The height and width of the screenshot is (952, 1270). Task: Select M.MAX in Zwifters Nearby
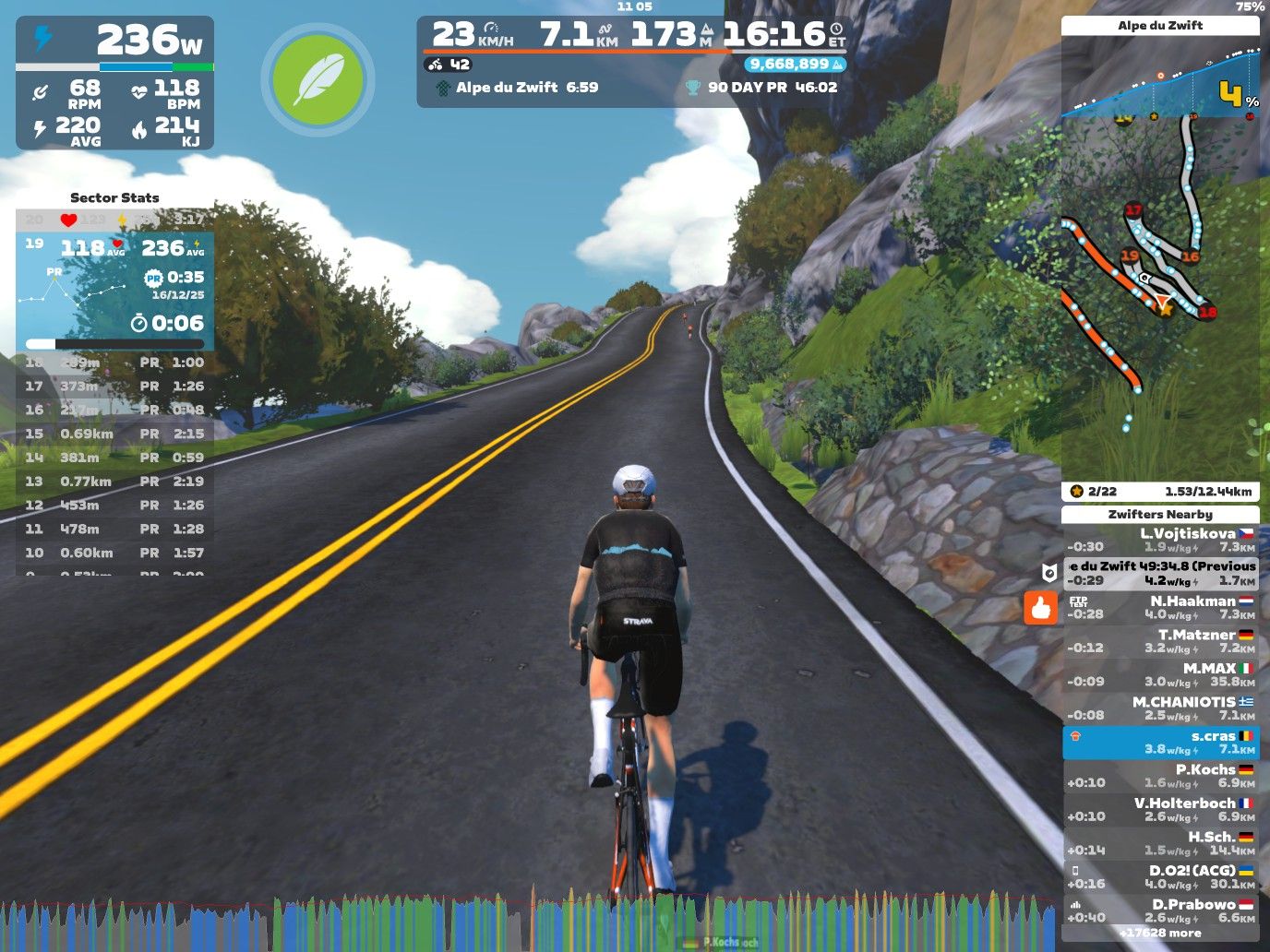(x=1160, y=674)
